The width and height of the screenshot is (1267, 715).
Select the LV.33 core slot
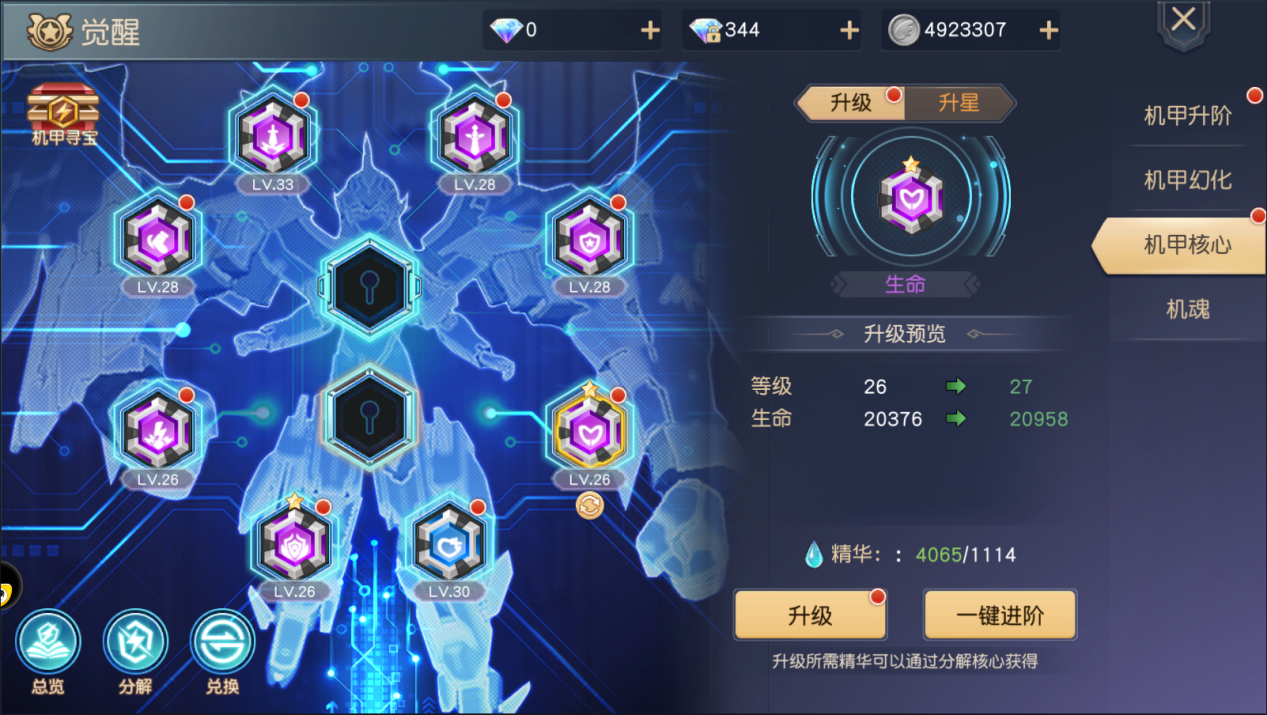(272, 136)
